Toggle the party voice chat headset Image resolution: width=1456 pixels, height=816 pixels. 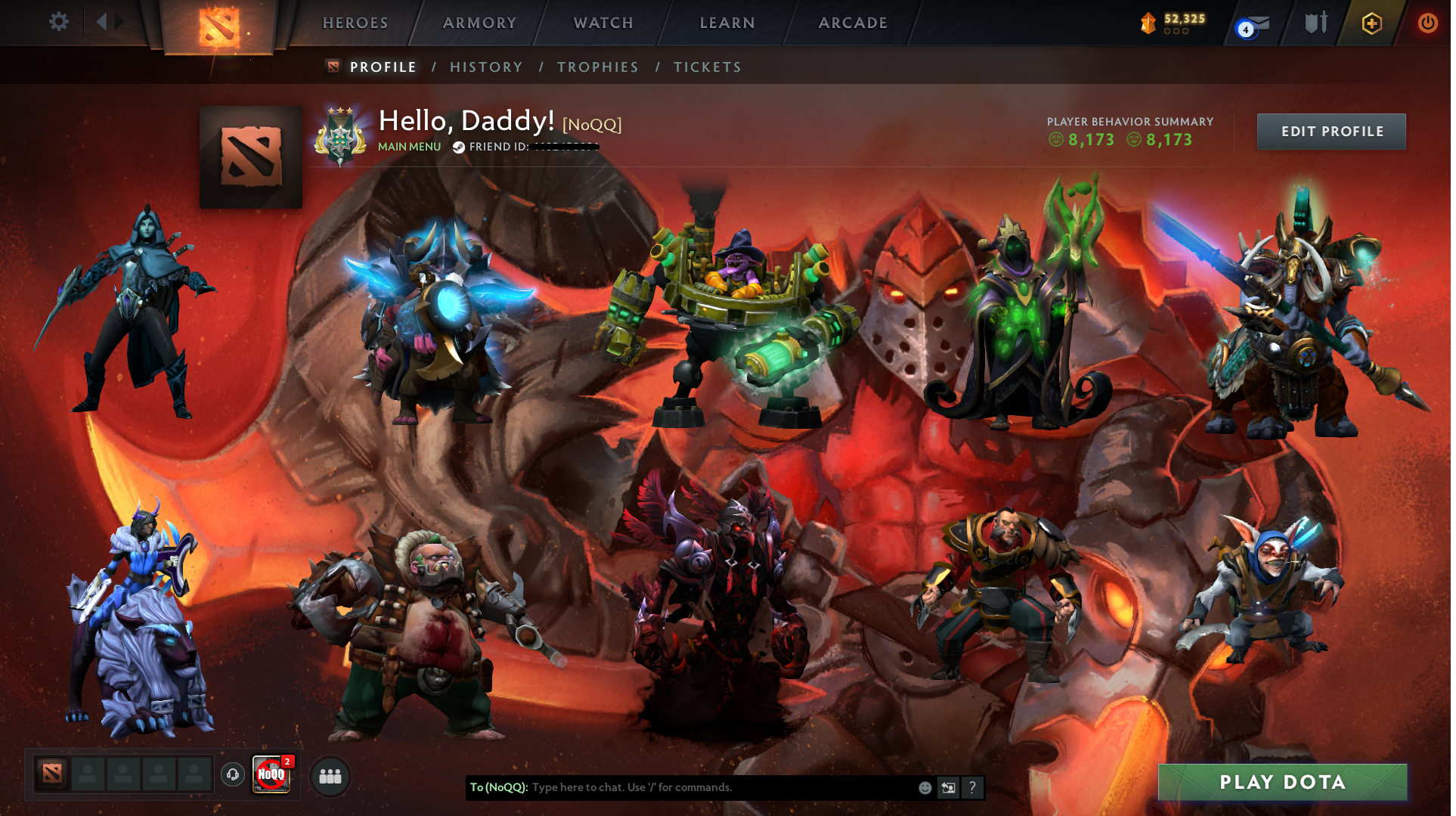232,776
